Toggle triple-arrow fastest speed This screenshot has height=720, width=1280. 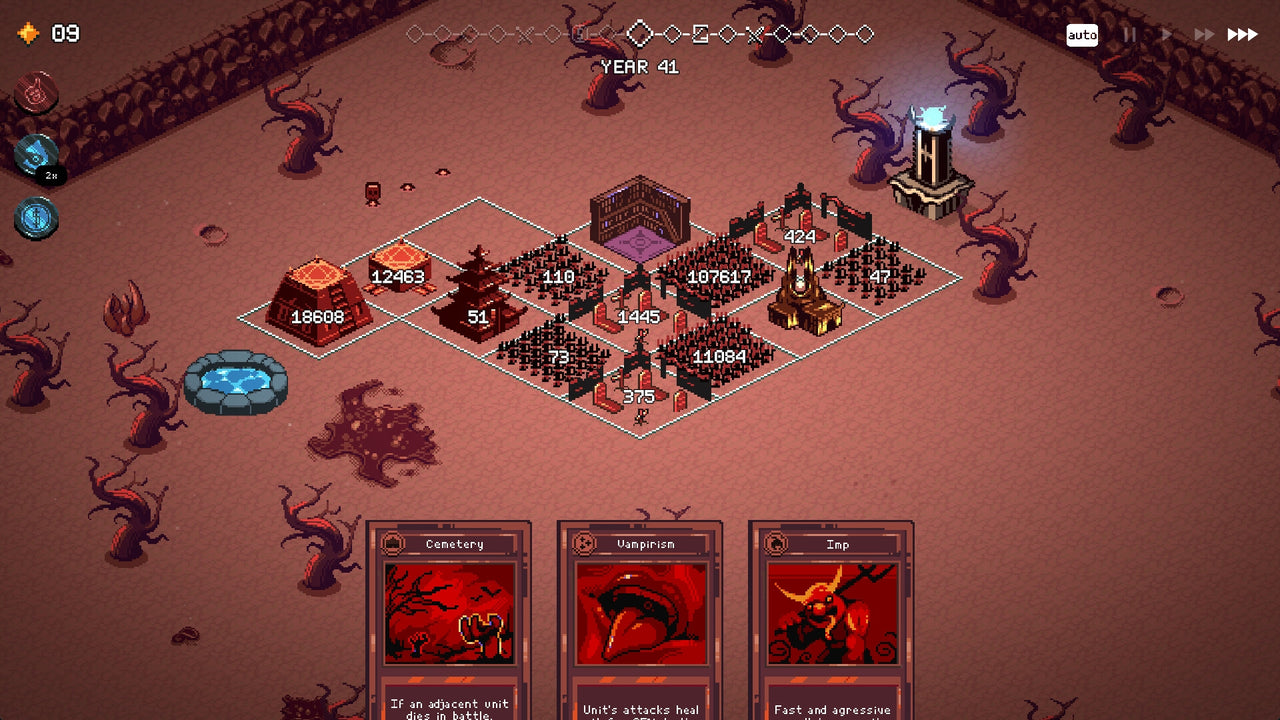point(1242,33)
